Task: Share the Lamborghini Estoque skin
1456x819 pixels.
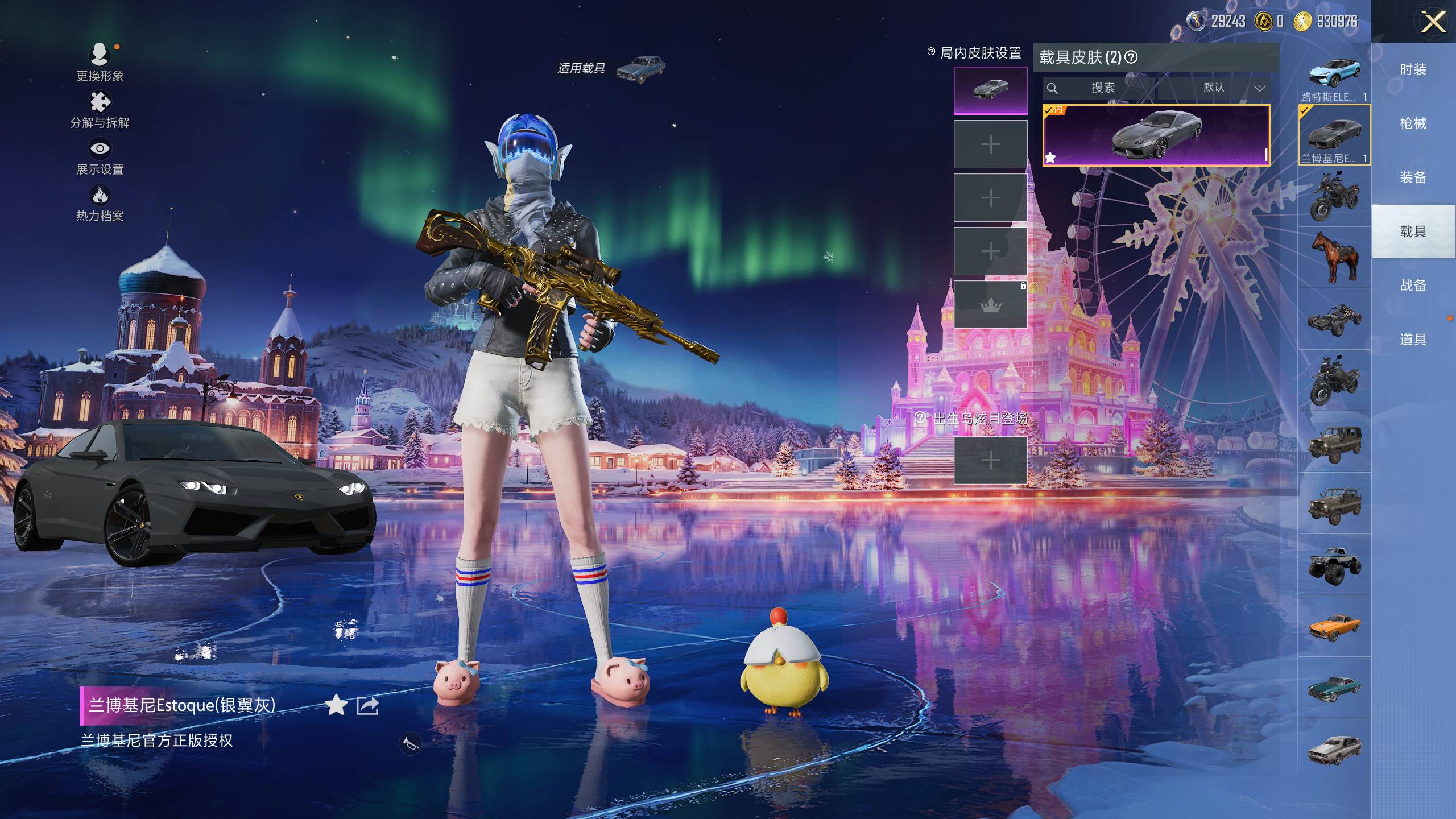Action: click(367, 706)
